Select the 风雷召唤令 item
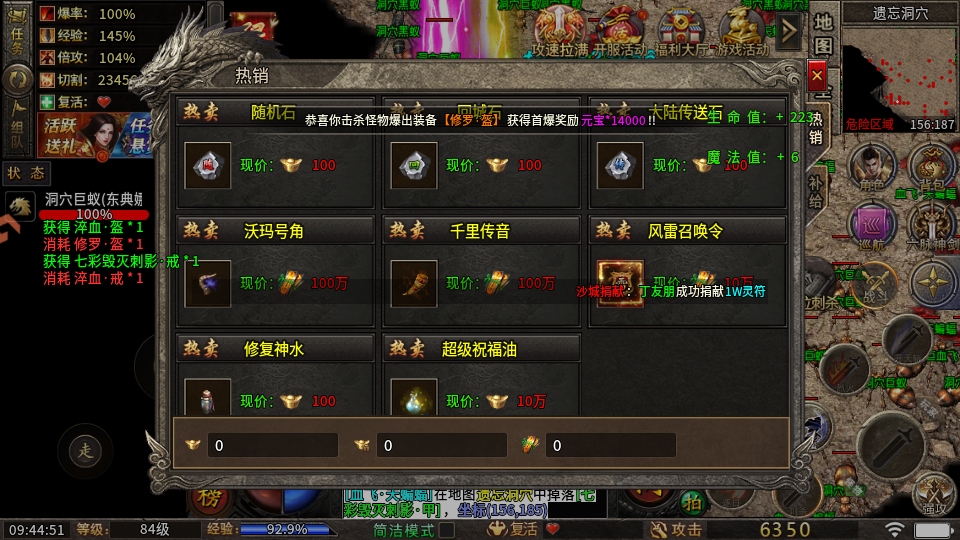Image resolution: width=960 pixels, height=540 pixels. point(620,283)
